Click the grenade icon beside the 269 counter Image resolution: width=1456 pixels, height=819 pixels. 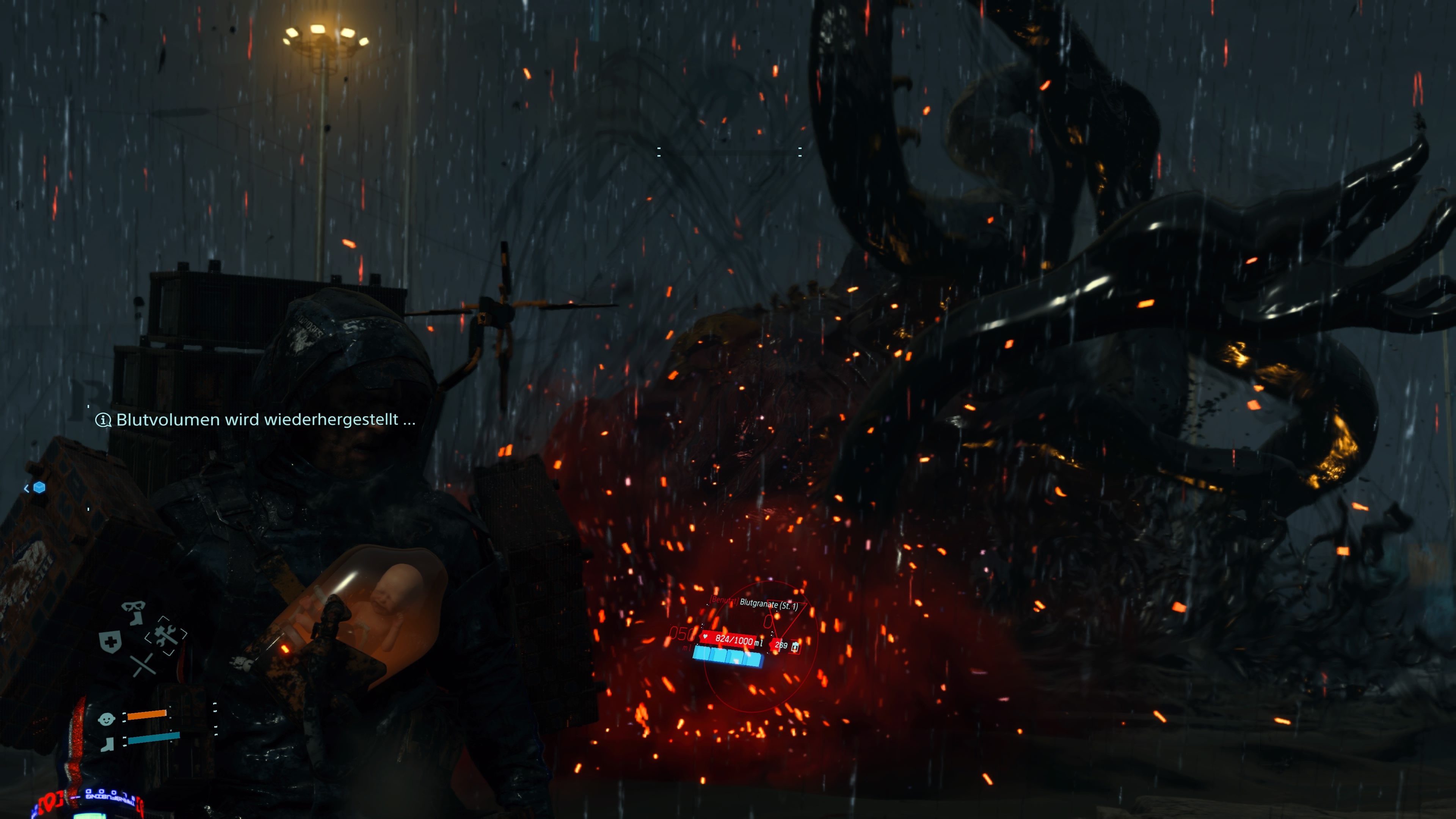[x=795, y=647]
